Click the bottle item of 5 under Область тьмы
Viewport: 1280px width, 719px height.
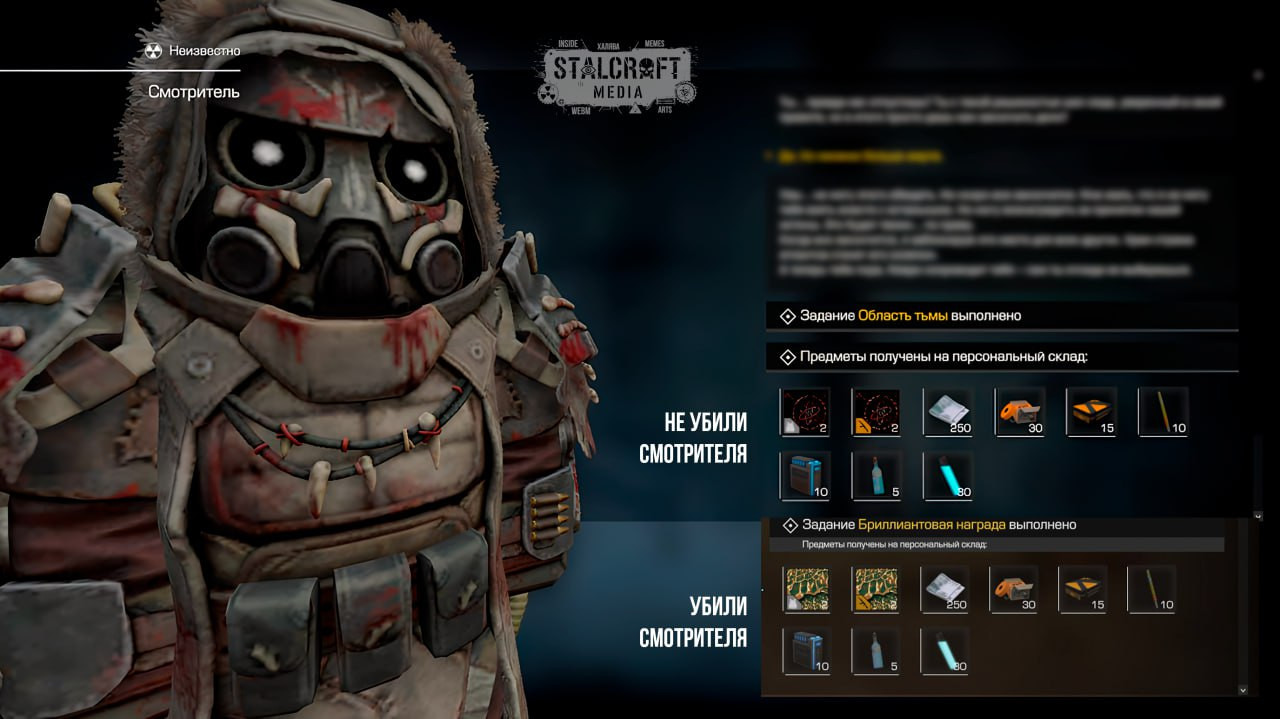[x=876, y=475]
